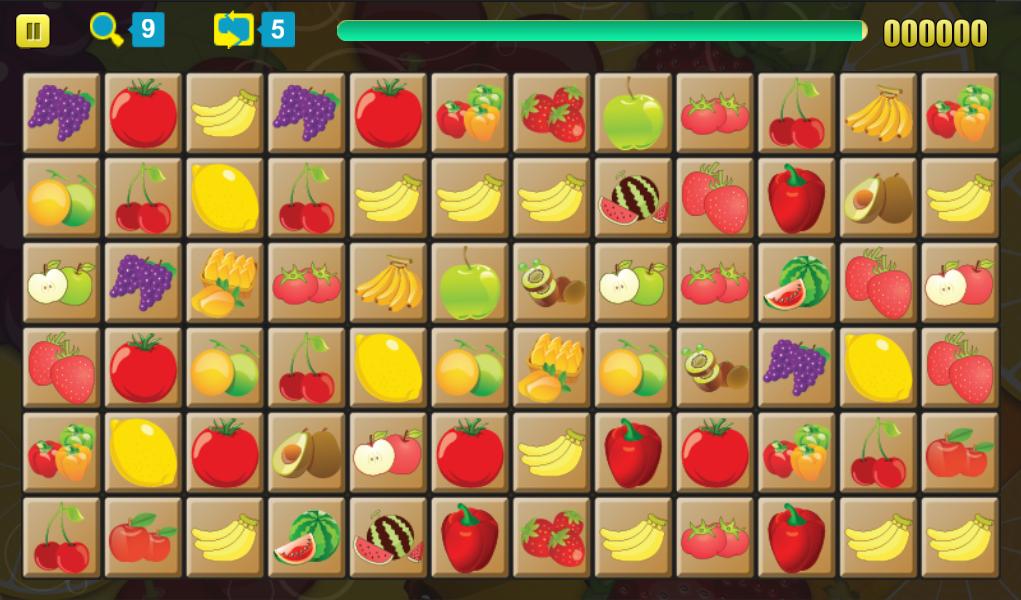Image resolution: width=1021 pixels, height=600 pixels.
Task: Choose the mango tile beside the grapes
Action: [x=224, y=282]
